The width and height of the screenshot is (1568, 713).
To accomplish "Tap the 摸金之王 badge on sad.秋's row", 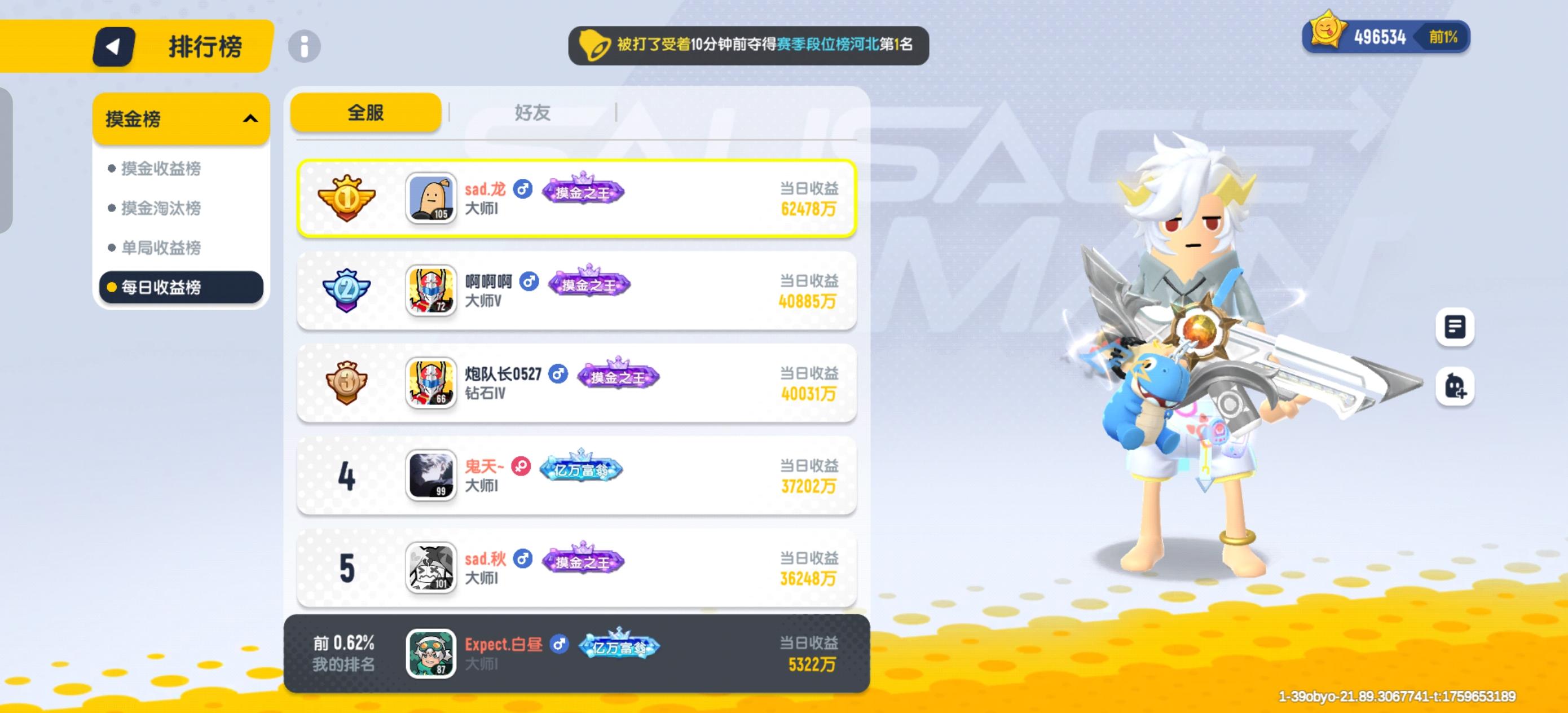I will tap(585, 561).
